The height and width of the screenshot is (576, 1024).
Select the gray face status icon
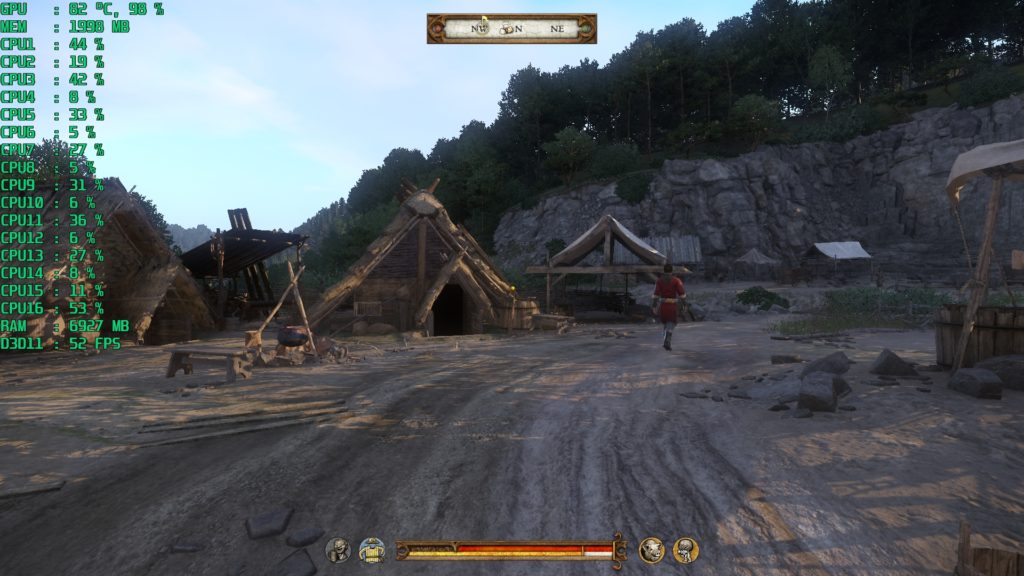point(338,549)
